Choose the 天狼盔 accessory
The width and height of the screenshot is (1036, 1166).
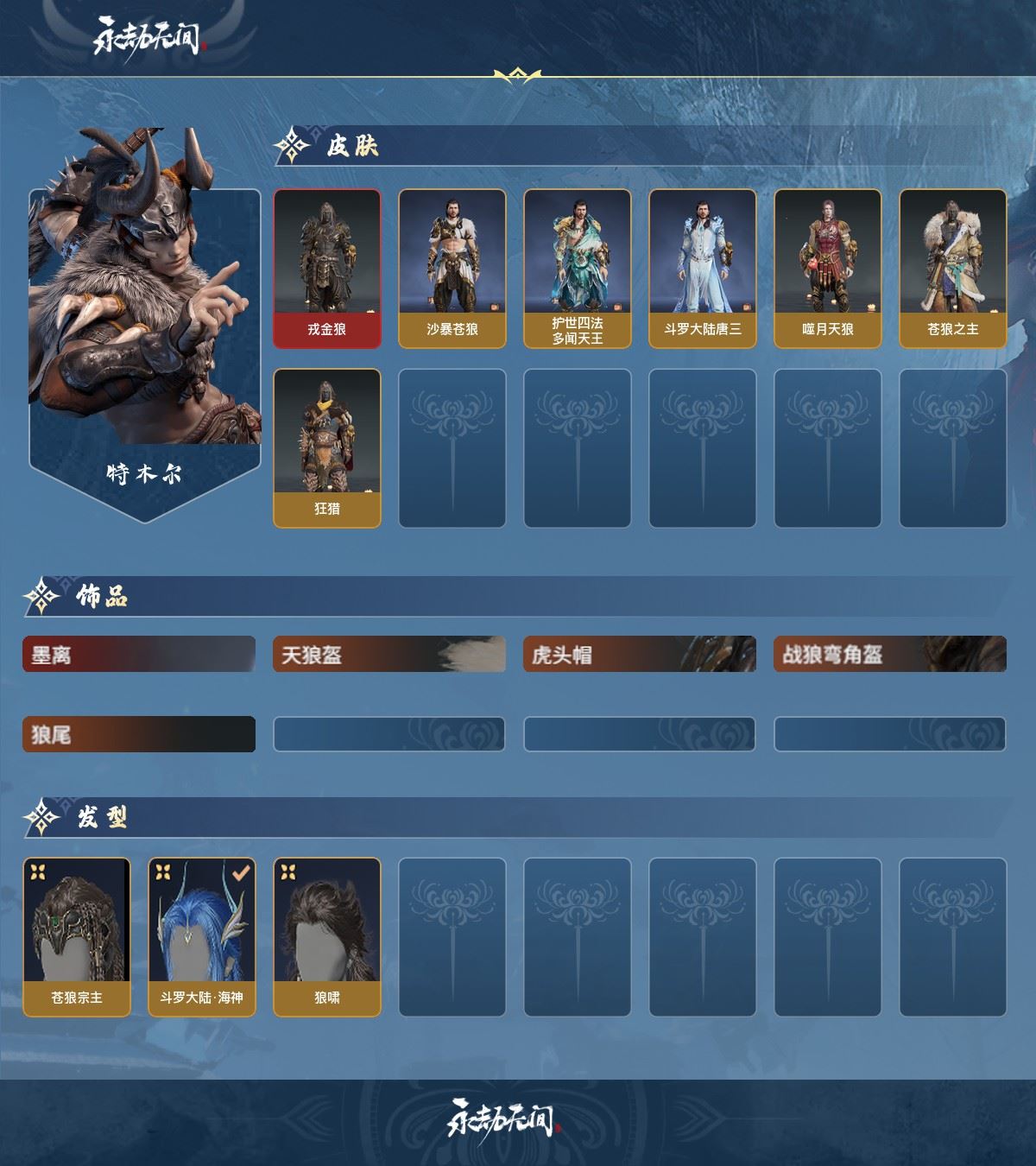coord(389,655)
